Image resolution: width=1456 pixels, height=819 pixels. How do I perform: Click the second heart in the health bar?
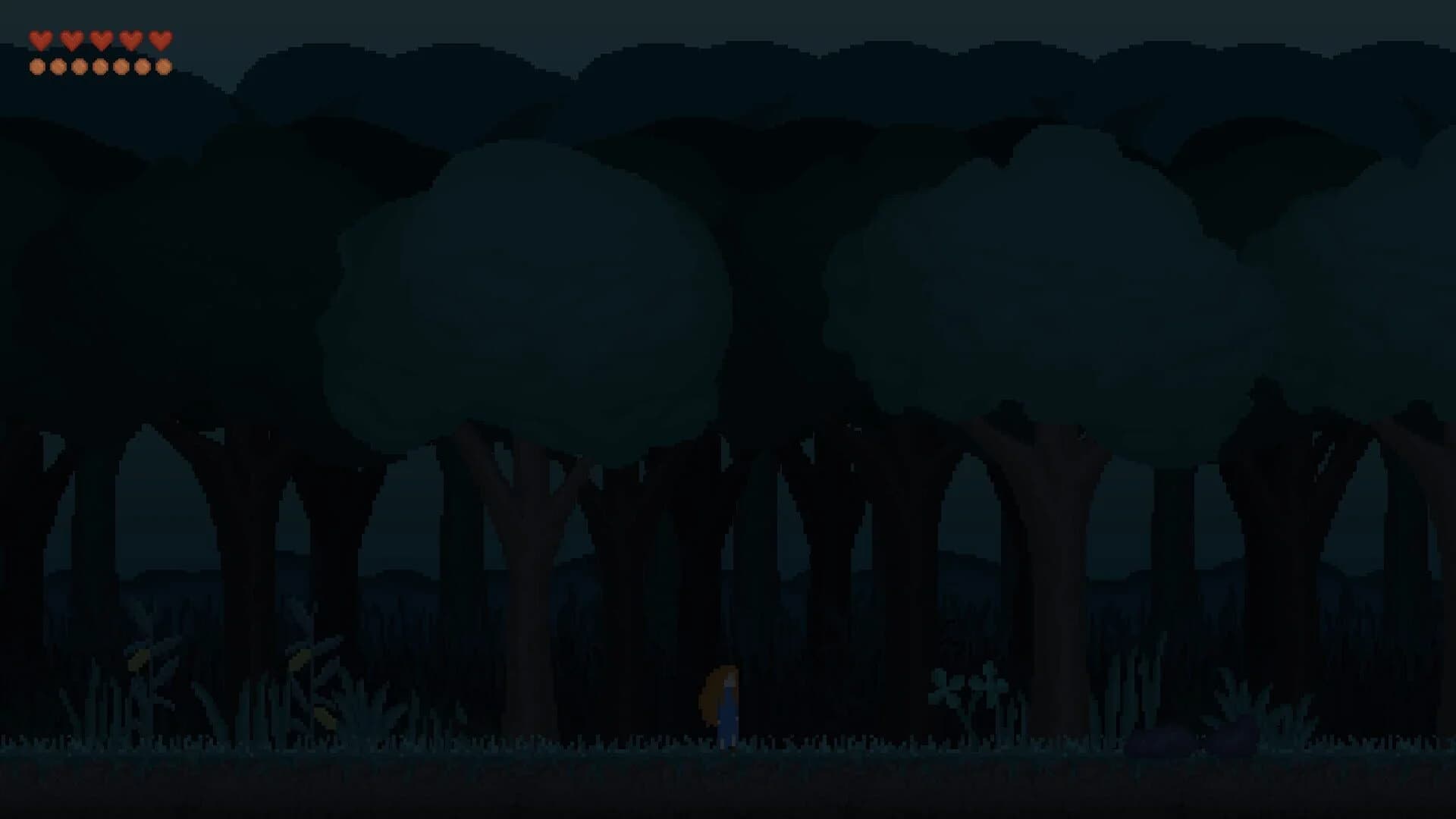point(72,39)
